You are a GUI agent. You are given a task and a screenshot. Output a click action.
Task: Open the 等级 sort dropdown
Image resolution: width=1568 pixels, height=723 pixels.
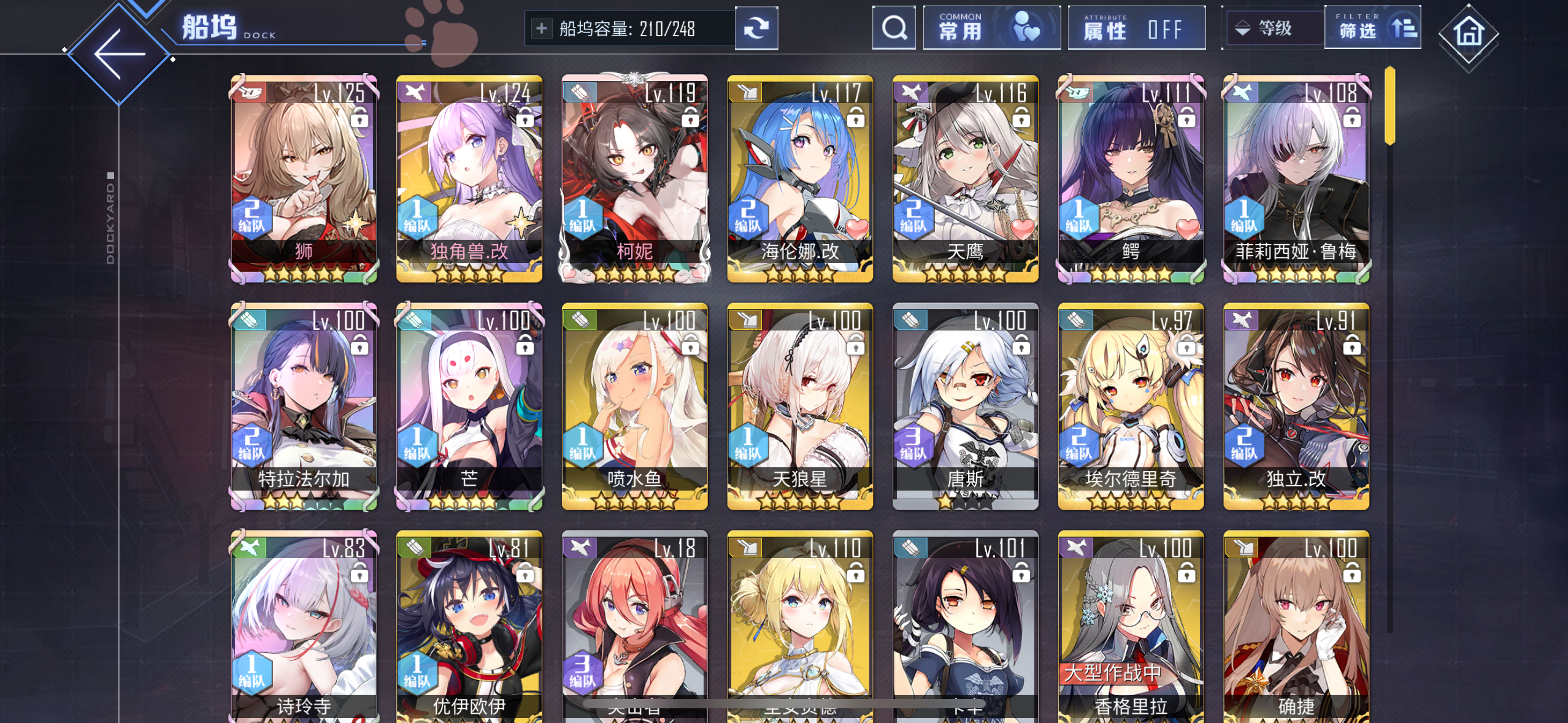coord(1274,27)
